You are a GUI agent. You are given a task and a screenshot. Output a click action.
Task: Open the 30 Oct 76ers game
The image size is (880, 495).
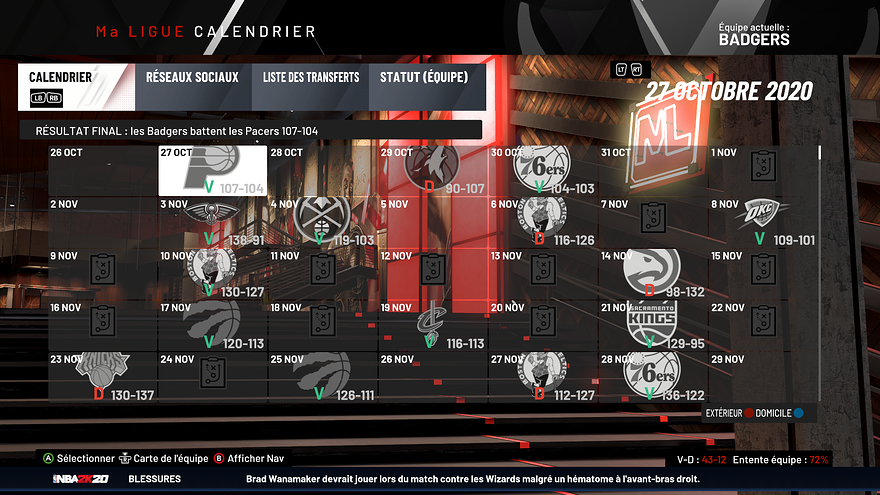(542, 170)
